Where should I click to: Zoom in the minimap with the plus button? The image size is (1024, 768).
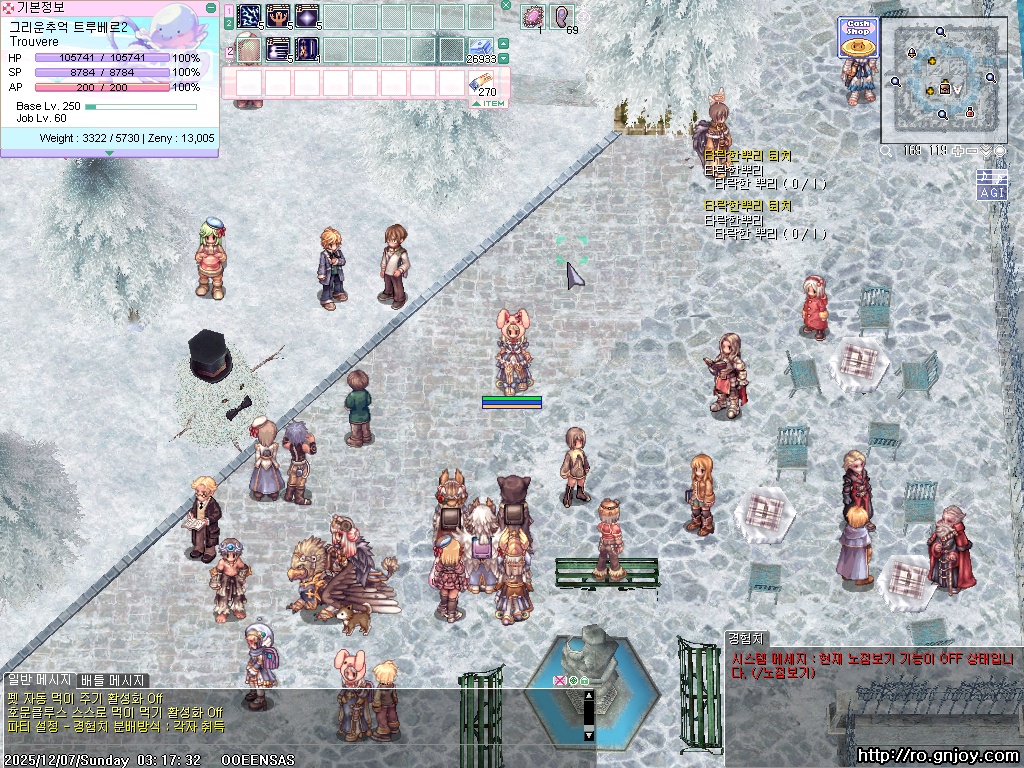(x=958, y=151)
